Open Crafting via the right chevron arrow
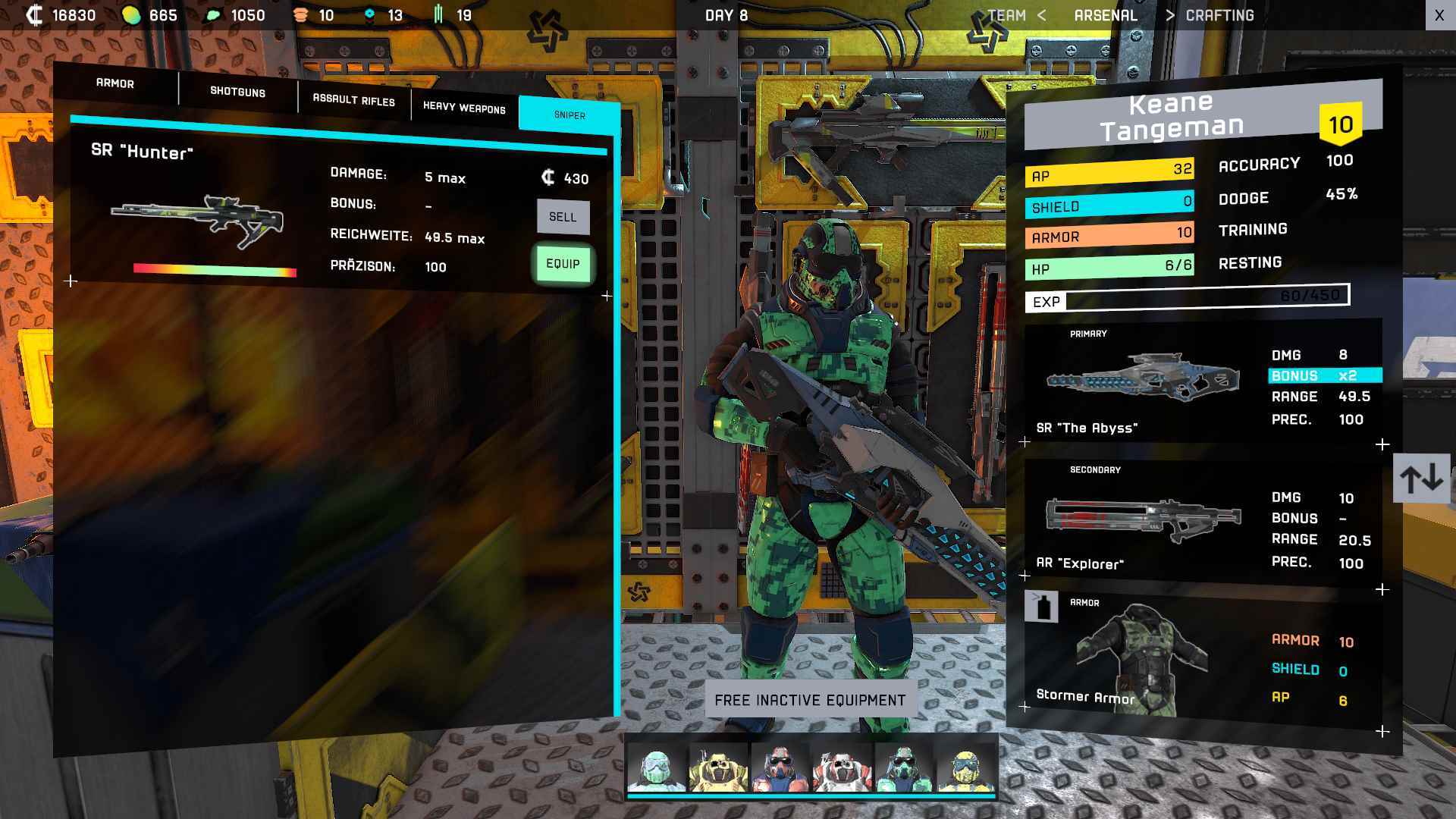Screen dimensions: 1456x819 pos(1171,14)
